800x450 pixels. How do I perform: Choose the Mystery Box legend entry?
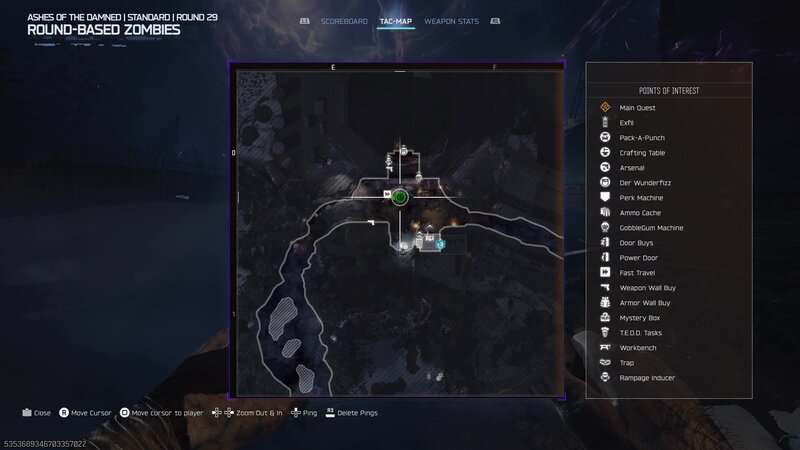point(640,317)
